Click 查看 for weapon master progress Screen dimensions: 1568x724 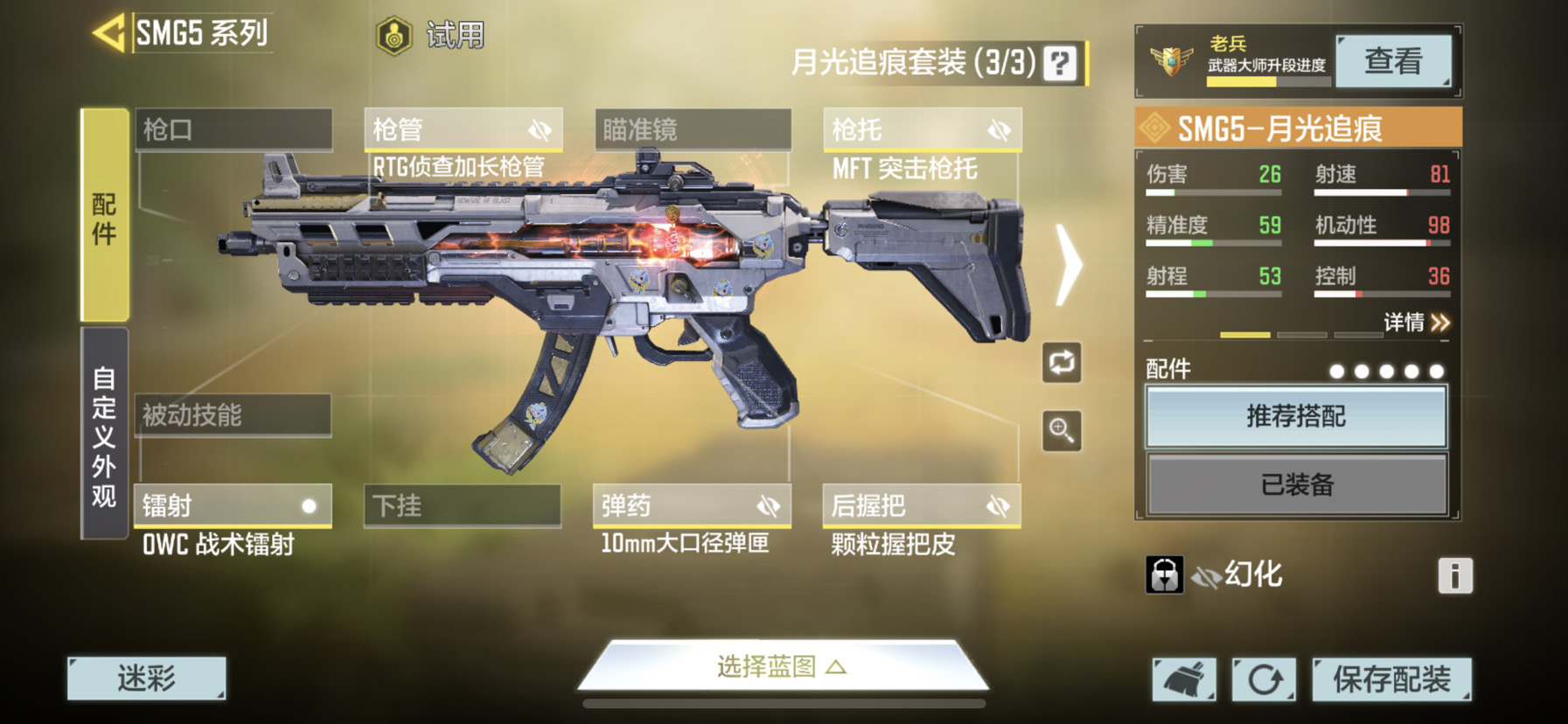tap(1393, 61)
